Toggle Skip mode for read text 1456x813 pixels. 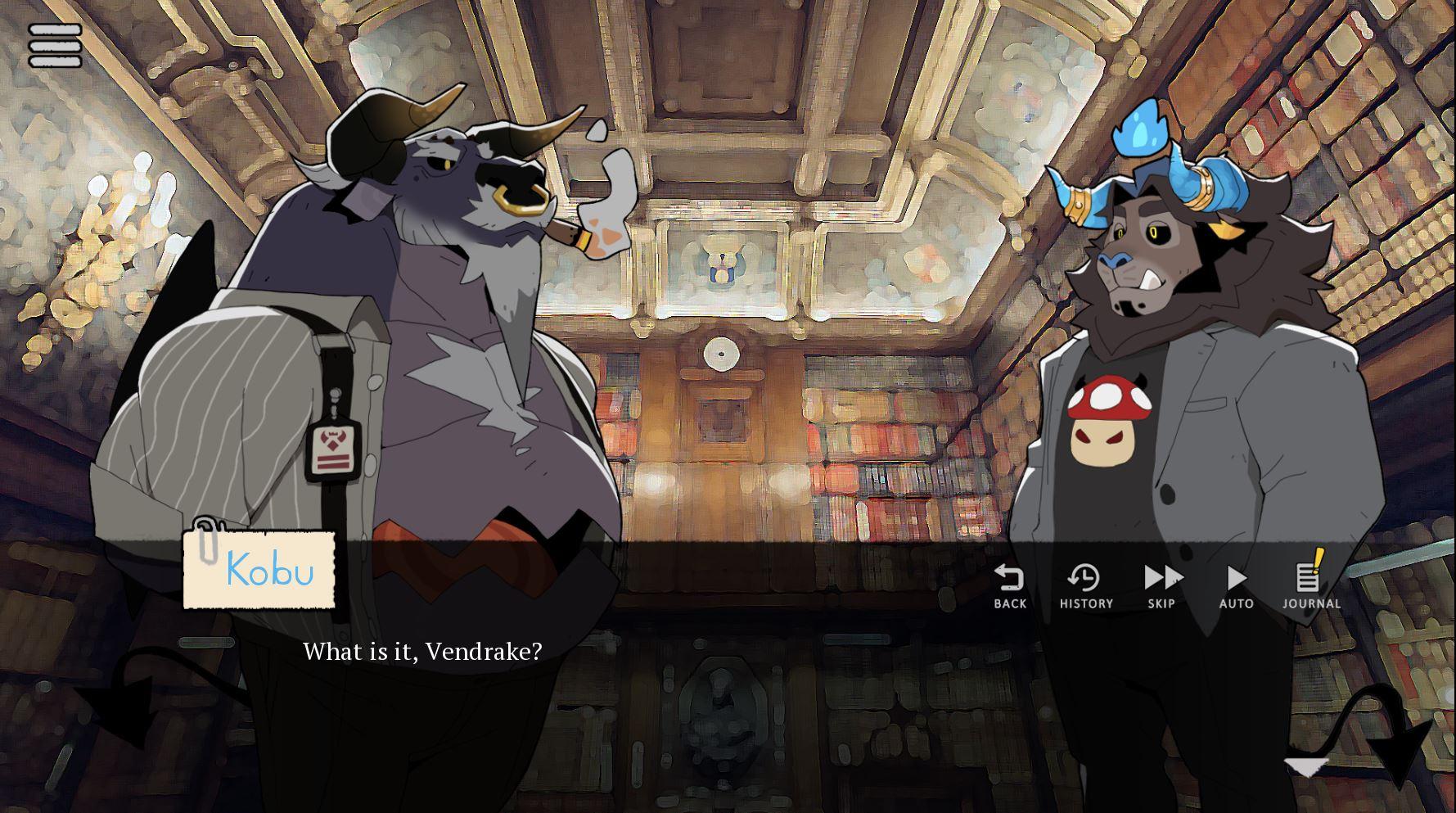pyautogui.click(x=1161, y=585)
